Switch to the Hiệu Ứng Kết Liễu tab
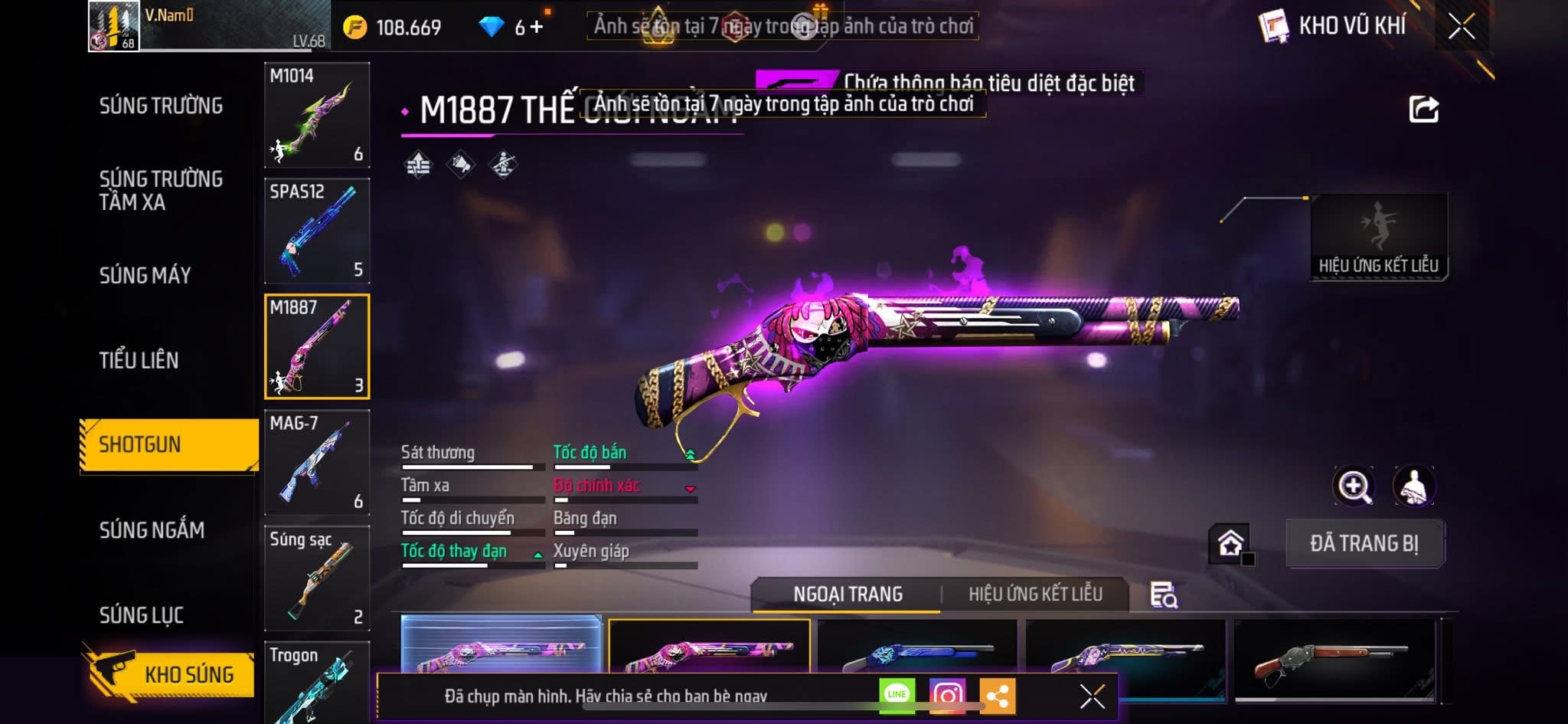 click(1035, 594)
